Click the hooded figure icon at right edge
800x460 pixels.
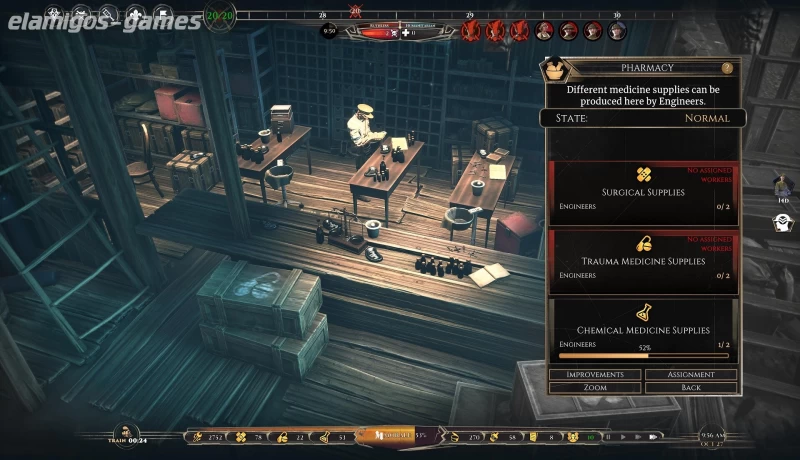click(x=781, y=224)
